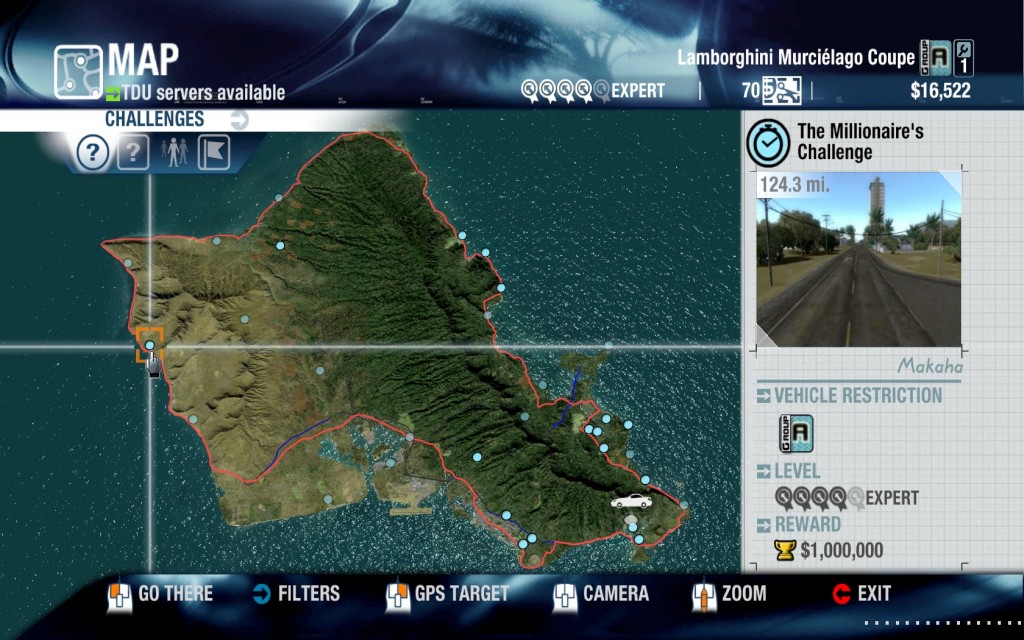
Task: Select the flag filter icon
Action: coord(214,153)
